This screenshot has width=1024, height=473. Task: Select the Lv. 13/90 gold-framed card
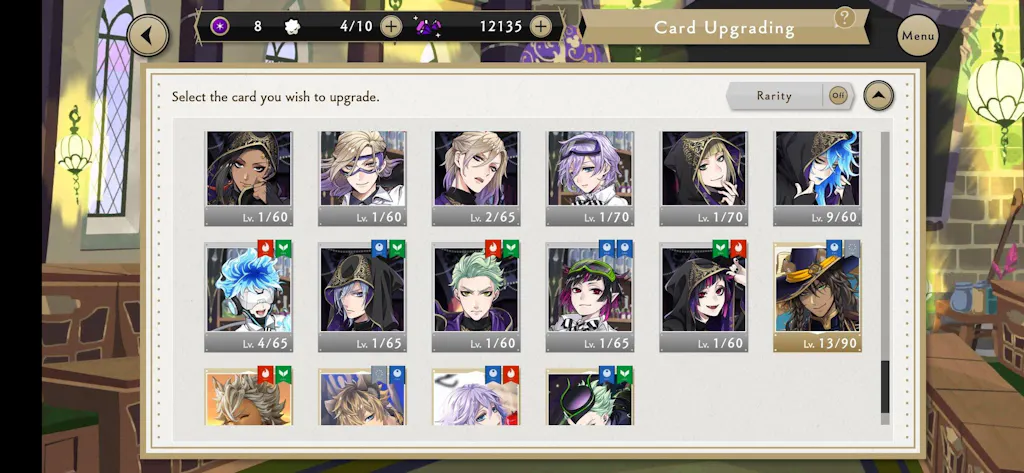(x=817, y=296)
